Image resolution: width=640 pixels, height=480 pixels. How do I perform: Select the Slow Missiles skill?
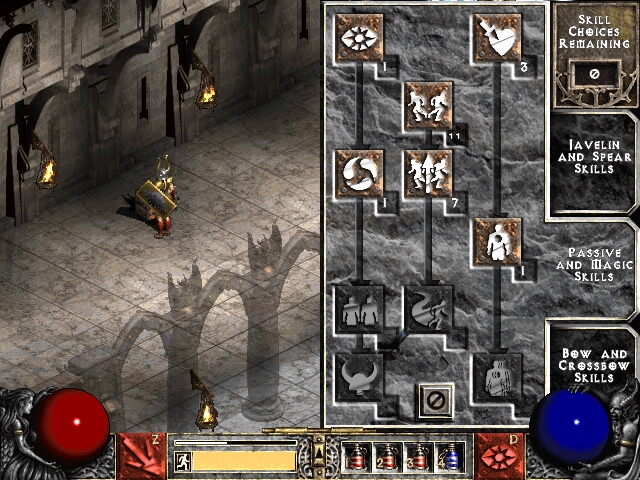point(359,173)
